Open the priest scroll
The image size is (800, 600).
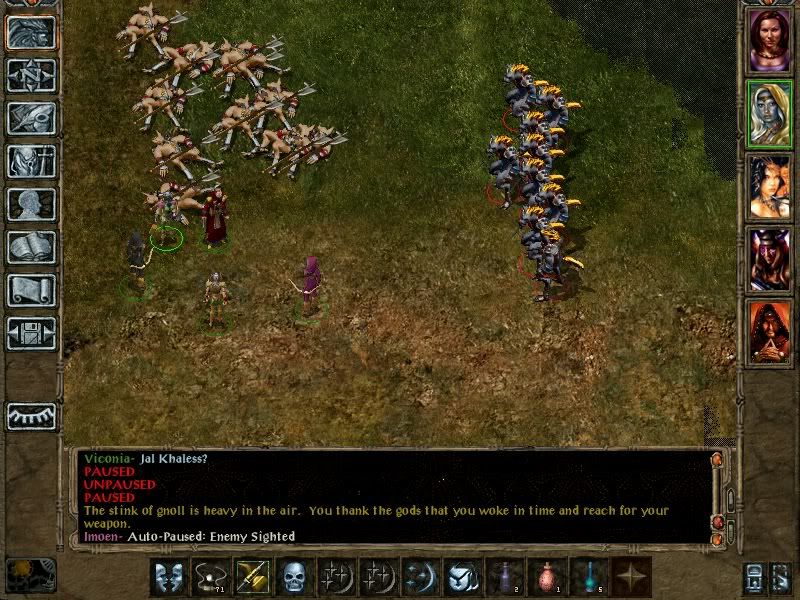31,290
